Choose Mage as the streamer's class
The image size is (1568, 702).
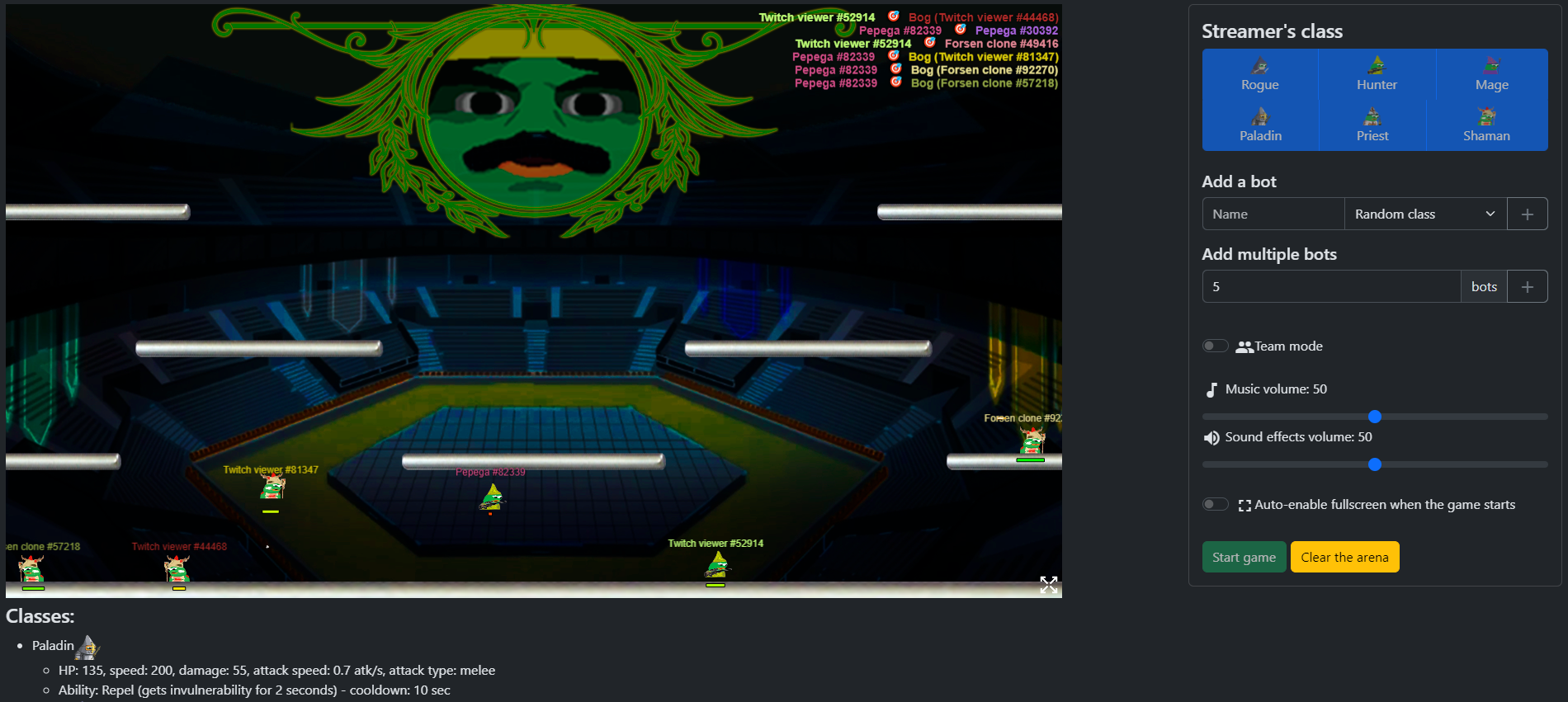pos(1490,75)
